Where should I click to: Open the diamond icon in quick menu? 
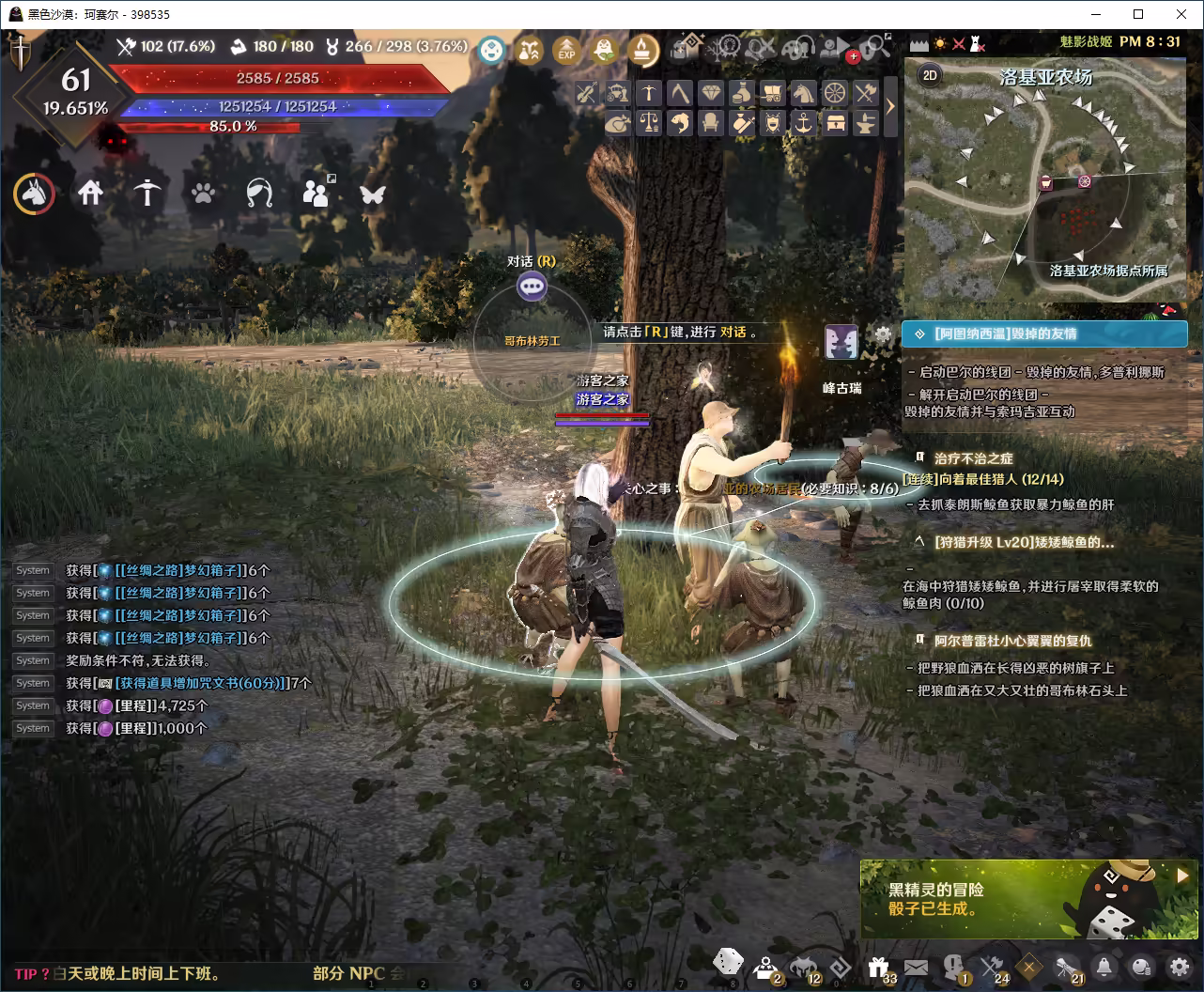711,93
